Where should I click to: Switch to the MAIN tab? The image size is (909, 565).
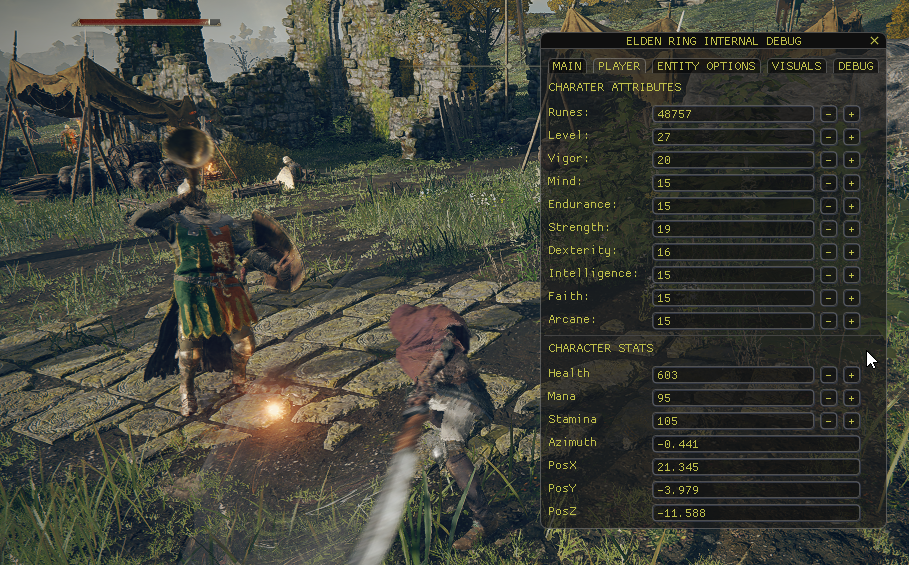566,66
